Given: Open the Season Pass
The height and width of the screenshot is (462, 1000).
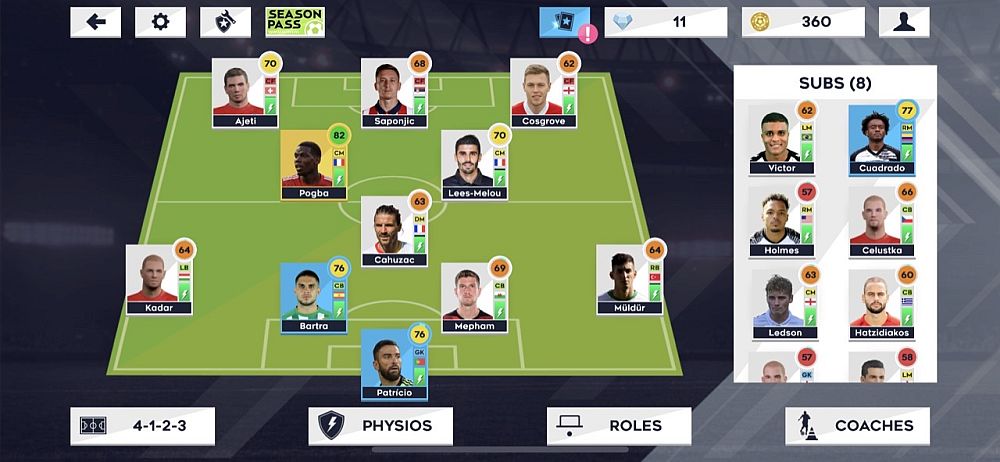Looking at the screenshot, I should tap(292, 22).
